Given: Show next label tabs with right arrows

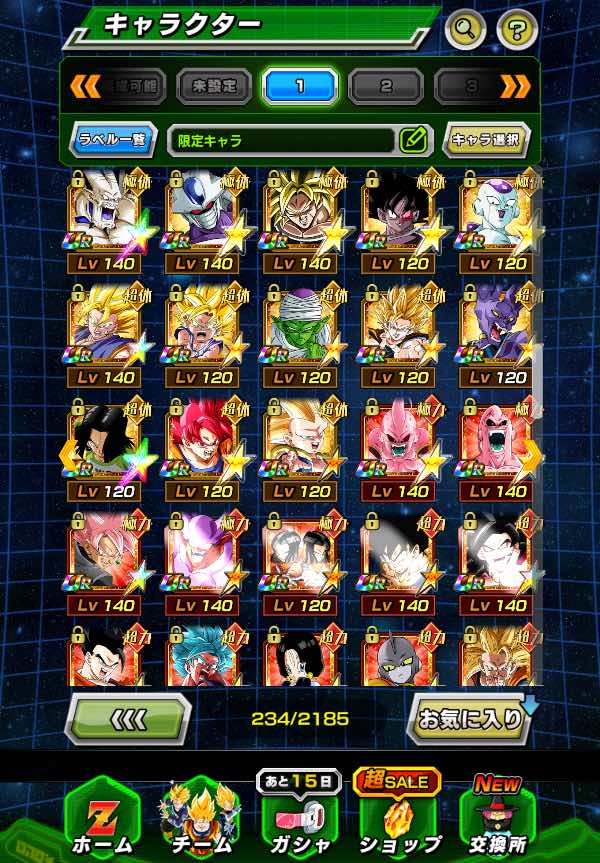Looking at the screenshot, I should 515,86.
